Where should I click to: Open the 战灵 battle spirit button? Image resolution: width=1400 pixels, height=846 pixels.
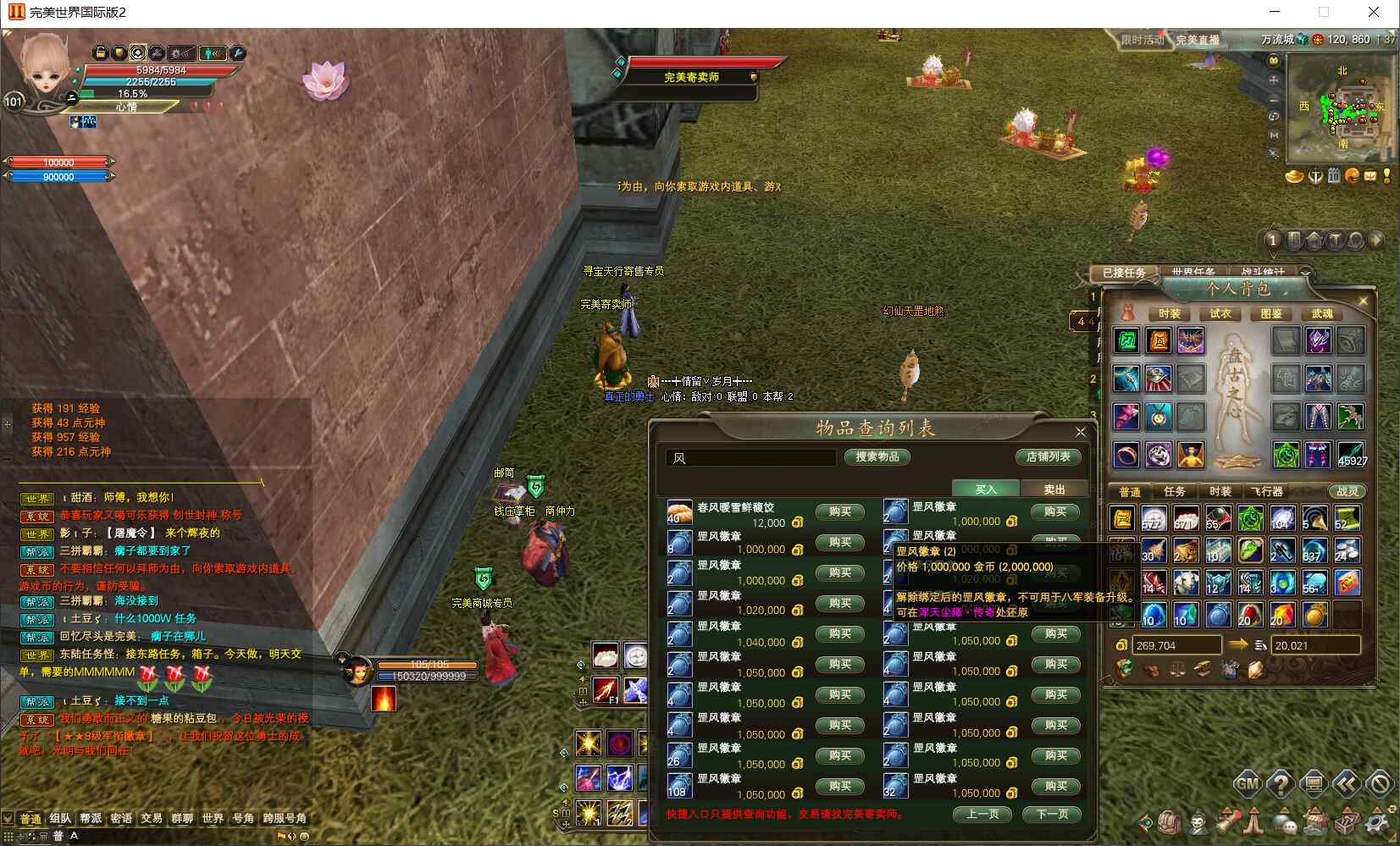(x=1347, y=491)
